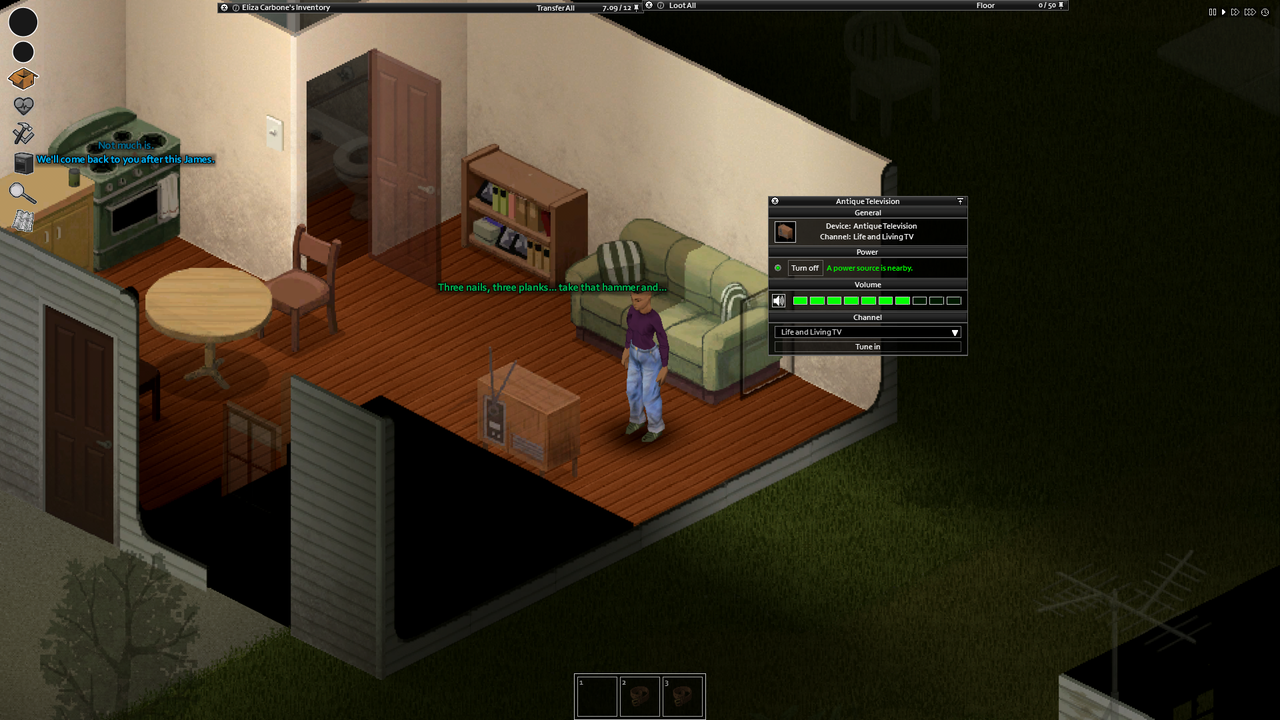Toggle the green power indicator dot
This screenshot has width=1280, height=720.
pos(778,268)
